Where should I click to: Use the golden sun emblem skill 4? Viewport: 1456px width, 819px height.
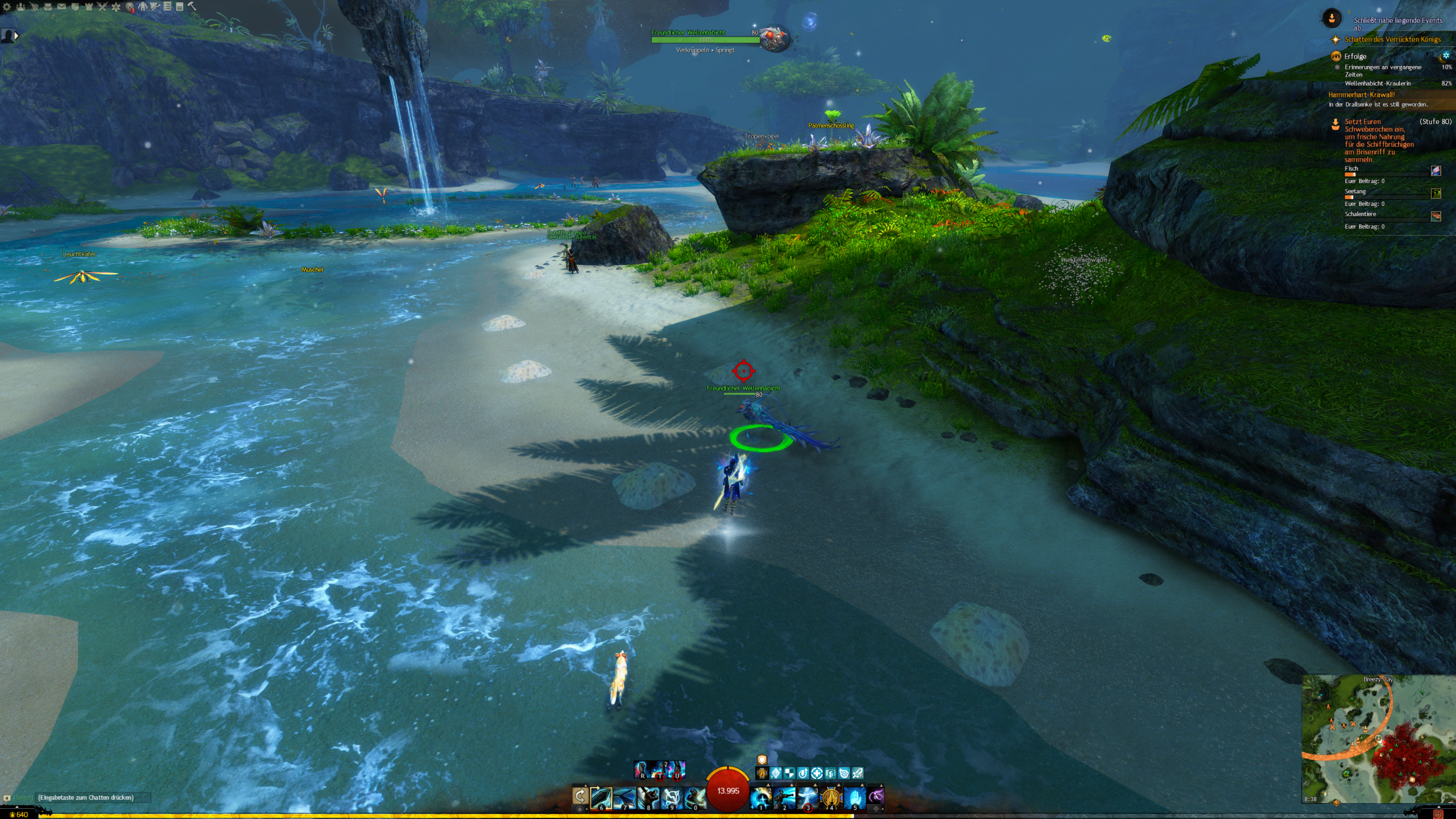[831, 797]
